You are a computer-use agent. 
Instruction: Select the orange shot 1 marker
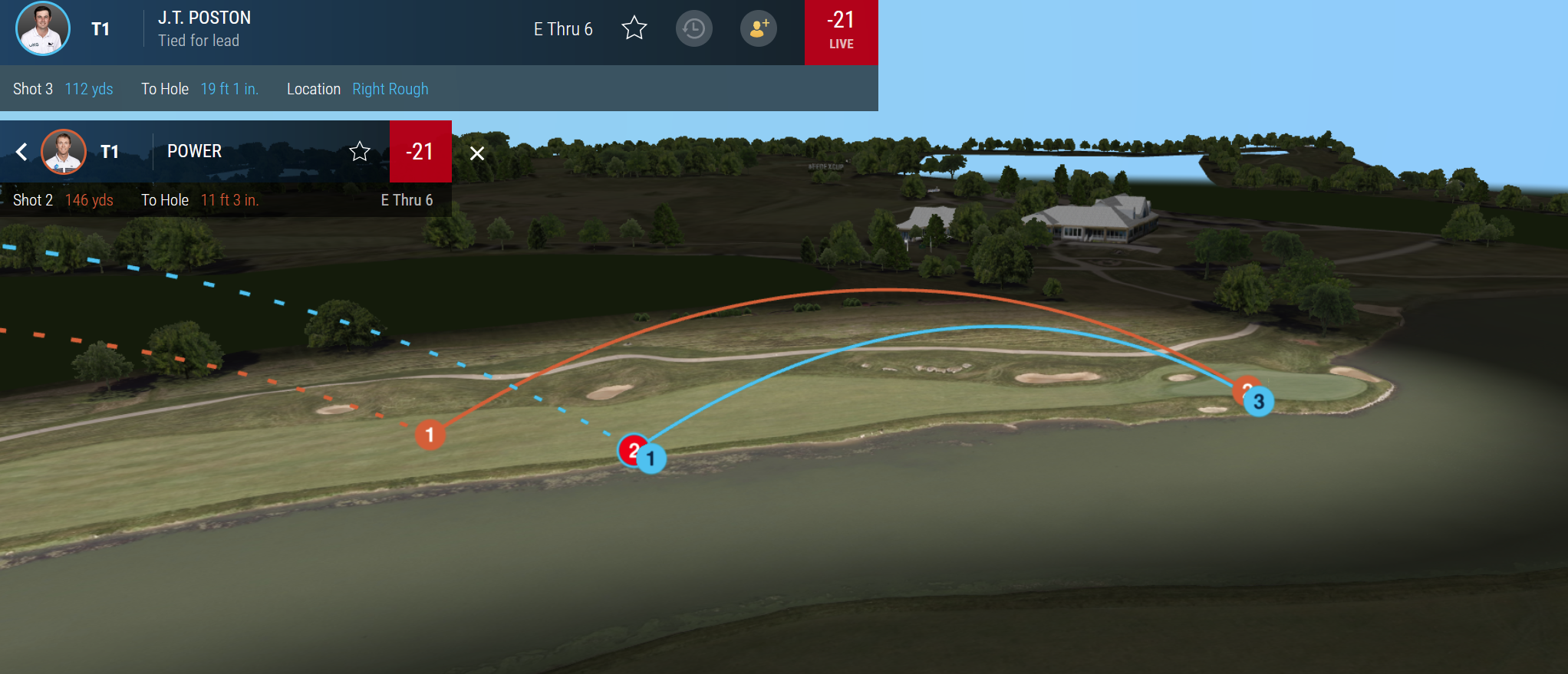pyautogui.click(x=430, y=435)
